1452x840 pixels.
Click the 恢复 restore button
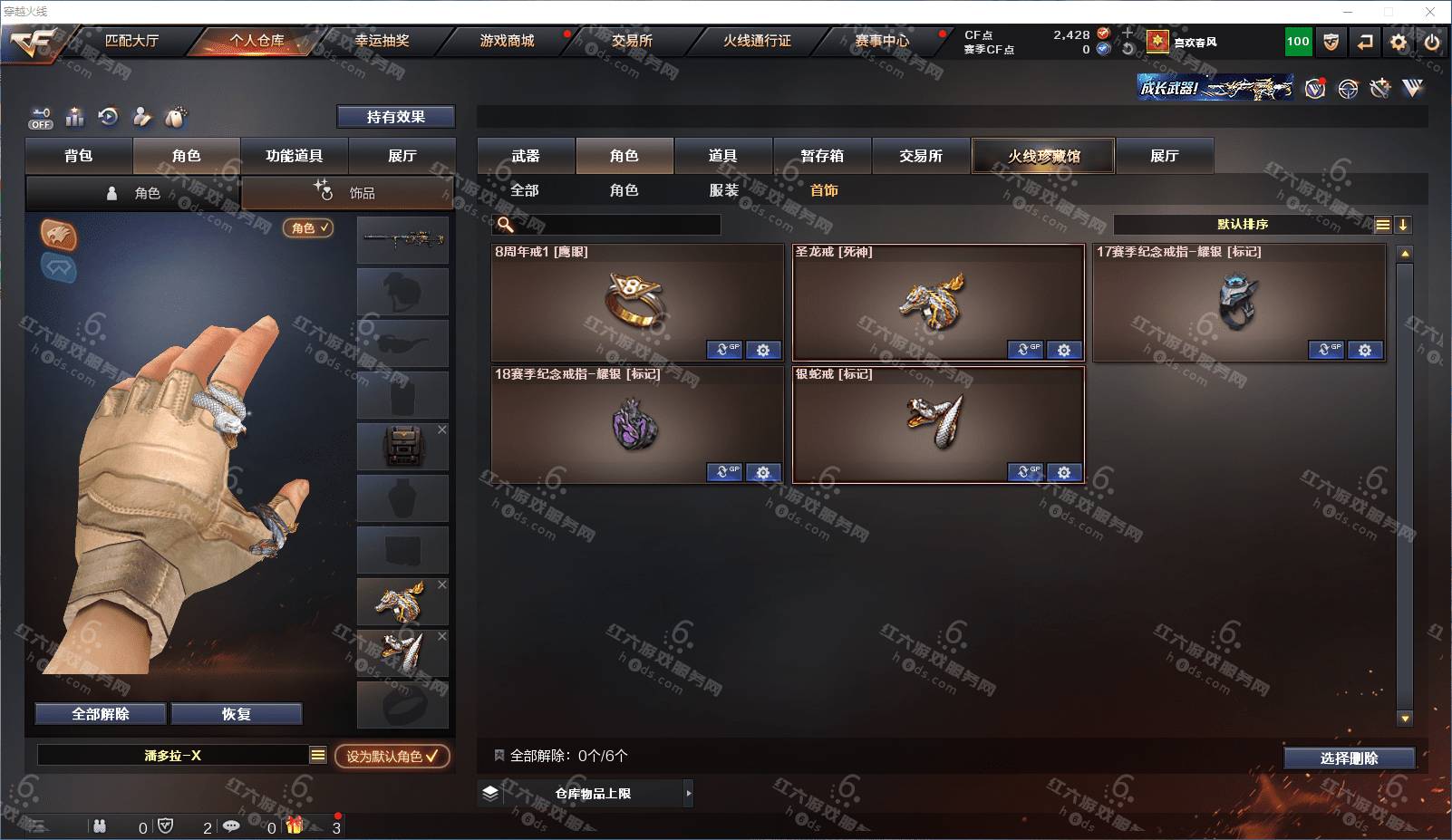237,714
